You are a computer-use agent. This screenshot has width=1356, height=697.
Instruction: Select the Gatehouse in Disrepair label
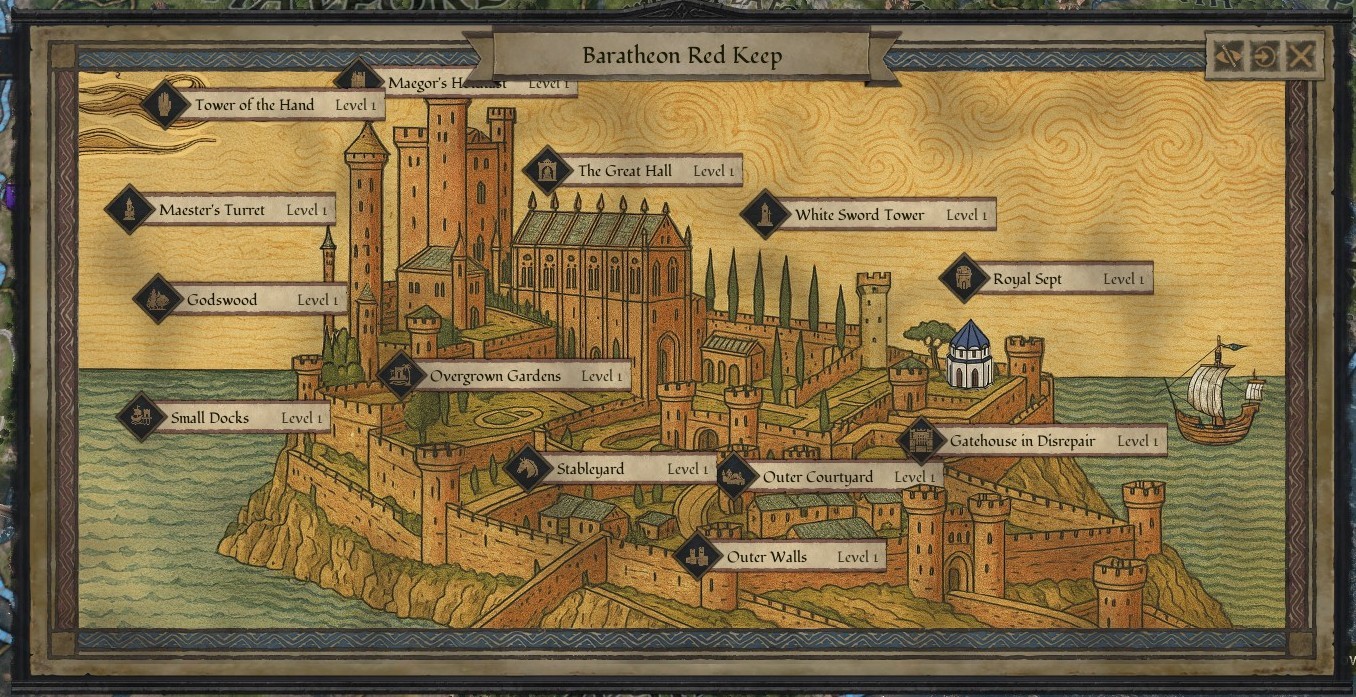tap(1022, 441)
